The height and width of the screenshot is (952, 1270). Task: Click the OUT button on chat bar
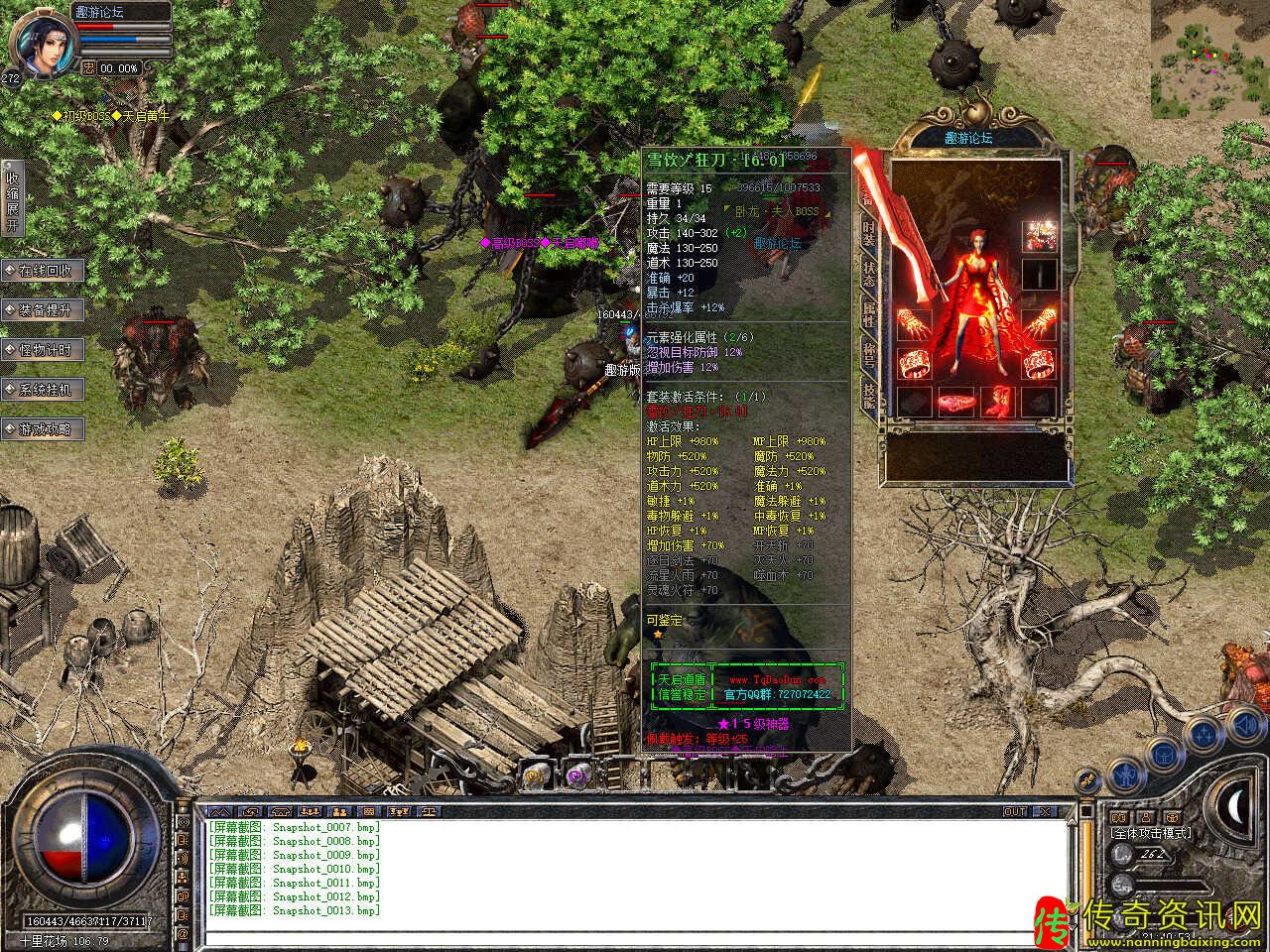click(x=1015, y=811)
